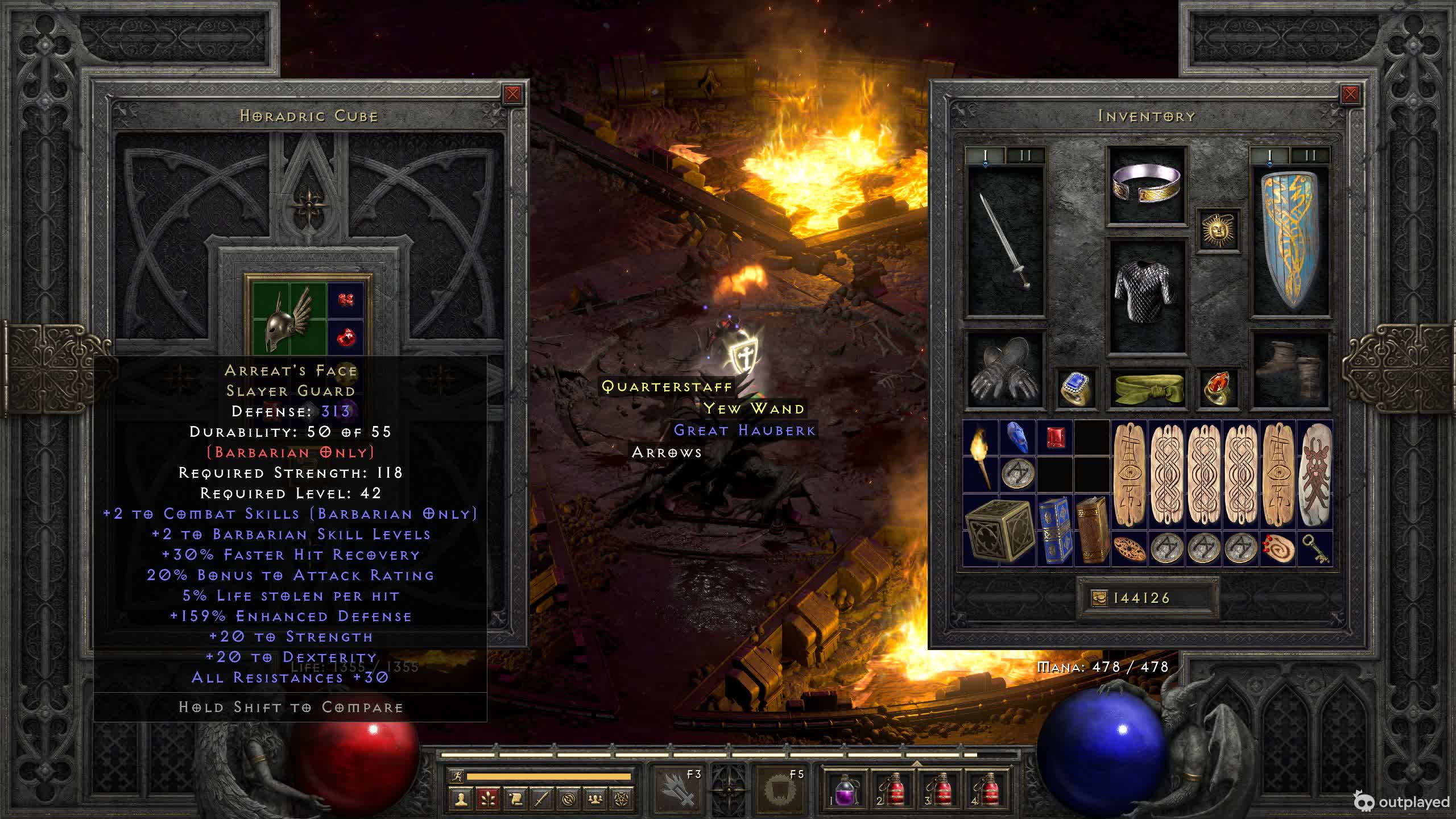Pick up the red ruby gem
This screenshot has height=819, width=1456.
point(1055,438)
